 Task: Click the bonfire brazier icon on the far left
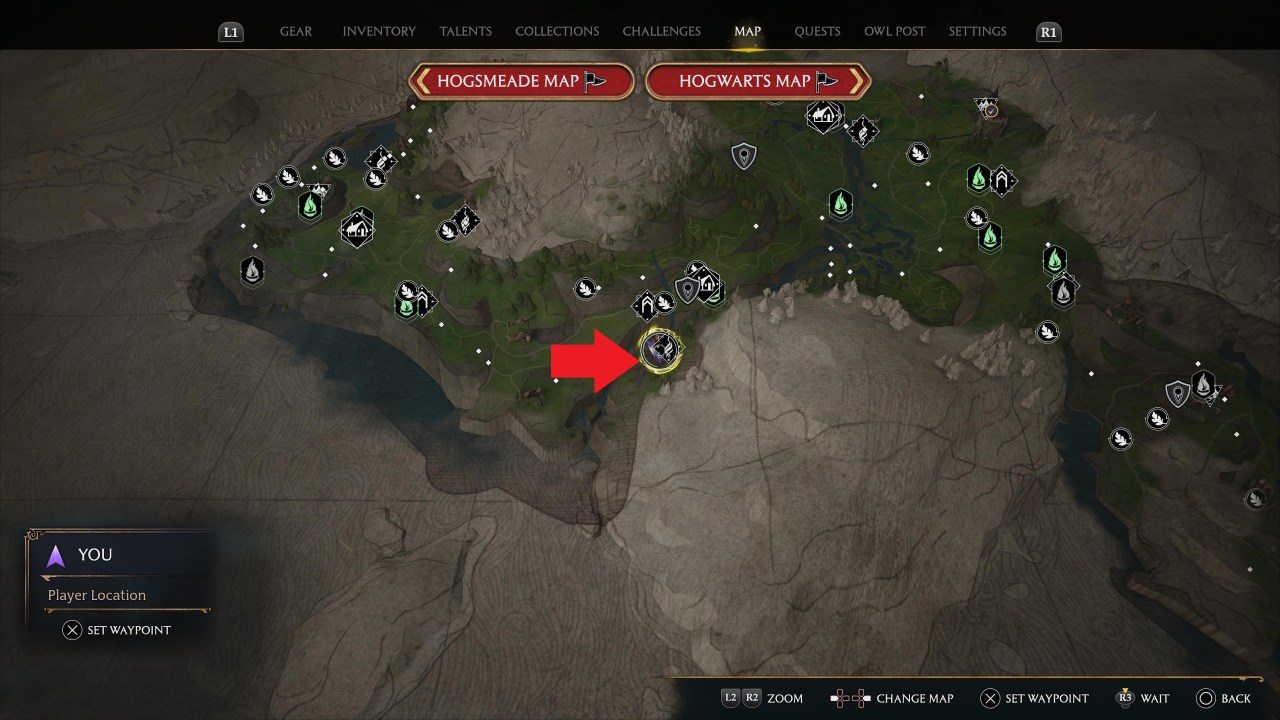(251, 269)
